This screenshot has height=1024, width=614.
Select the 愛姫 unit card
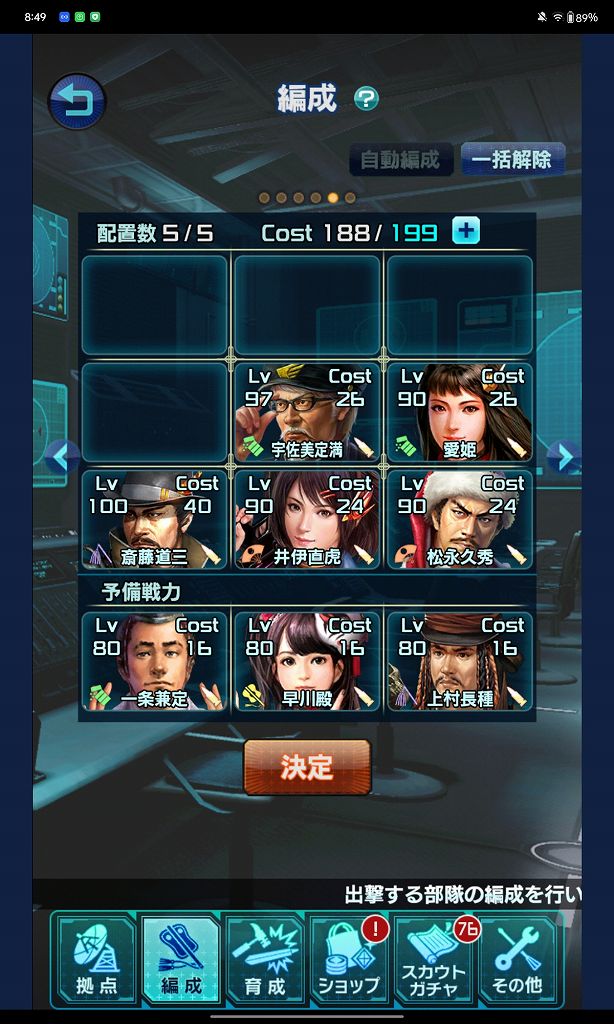pos(459,411)
